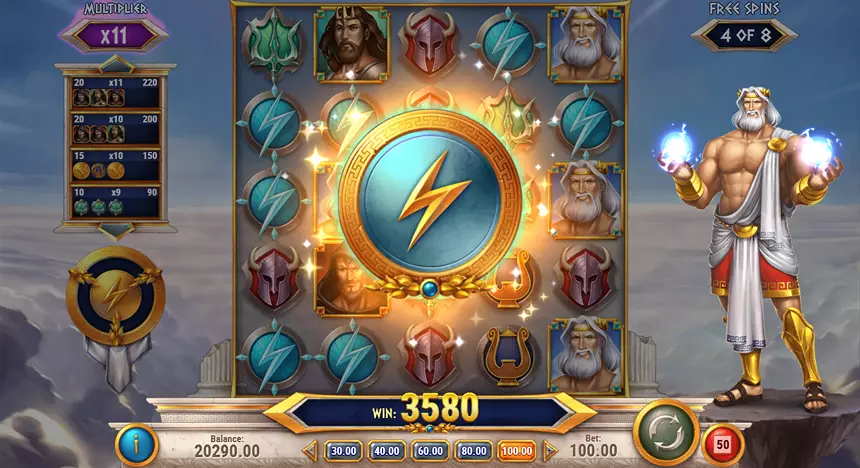Select the 30.00 bet value
The height and width of the screenshot is (468, 860).
pos(343,451)
